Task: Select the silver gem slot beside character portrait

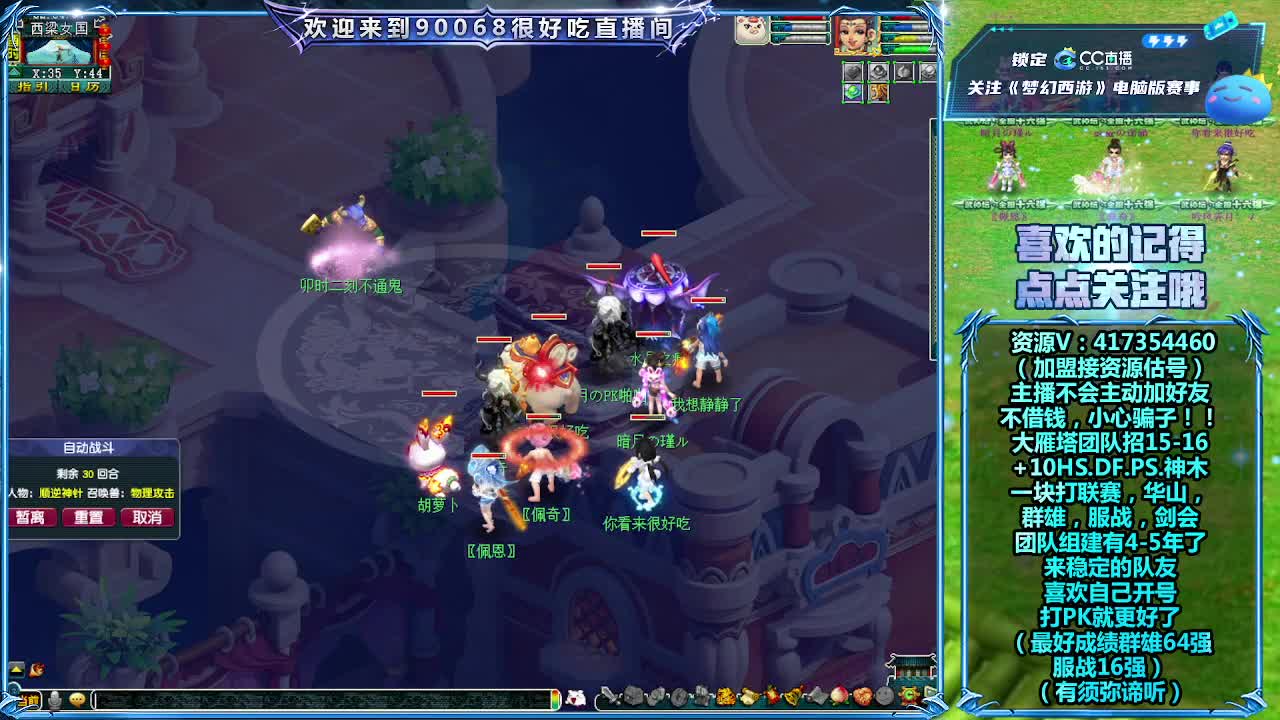Action: click(852, 71)
